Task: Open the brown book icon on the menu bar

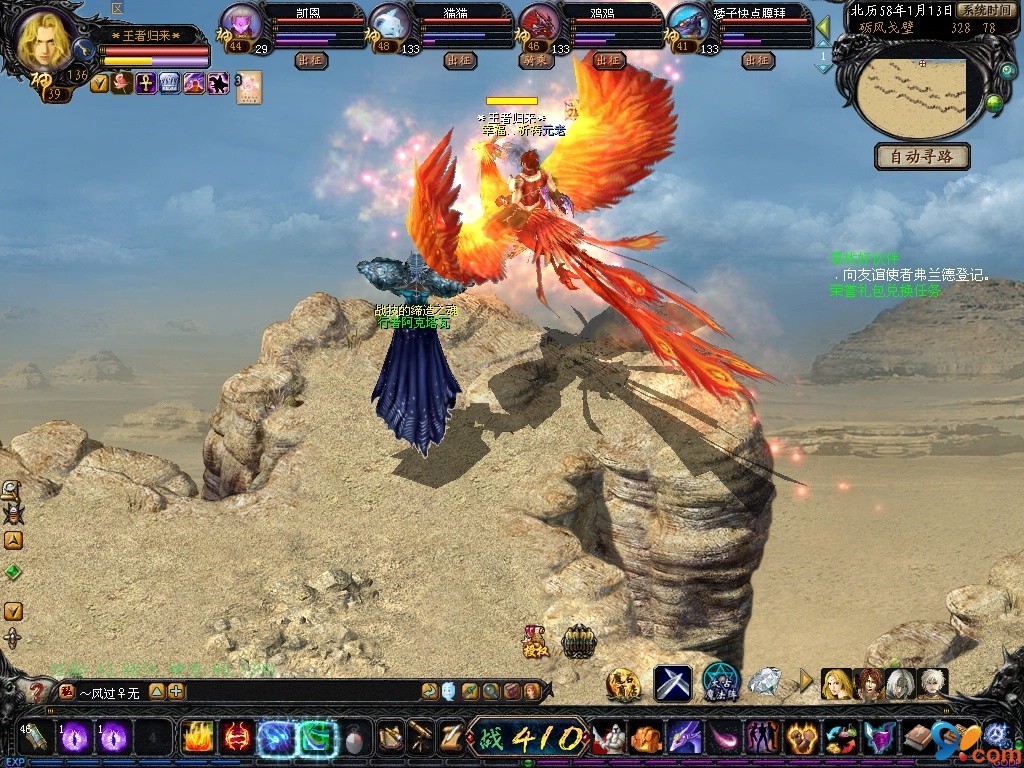Action: tap(917, 739)
